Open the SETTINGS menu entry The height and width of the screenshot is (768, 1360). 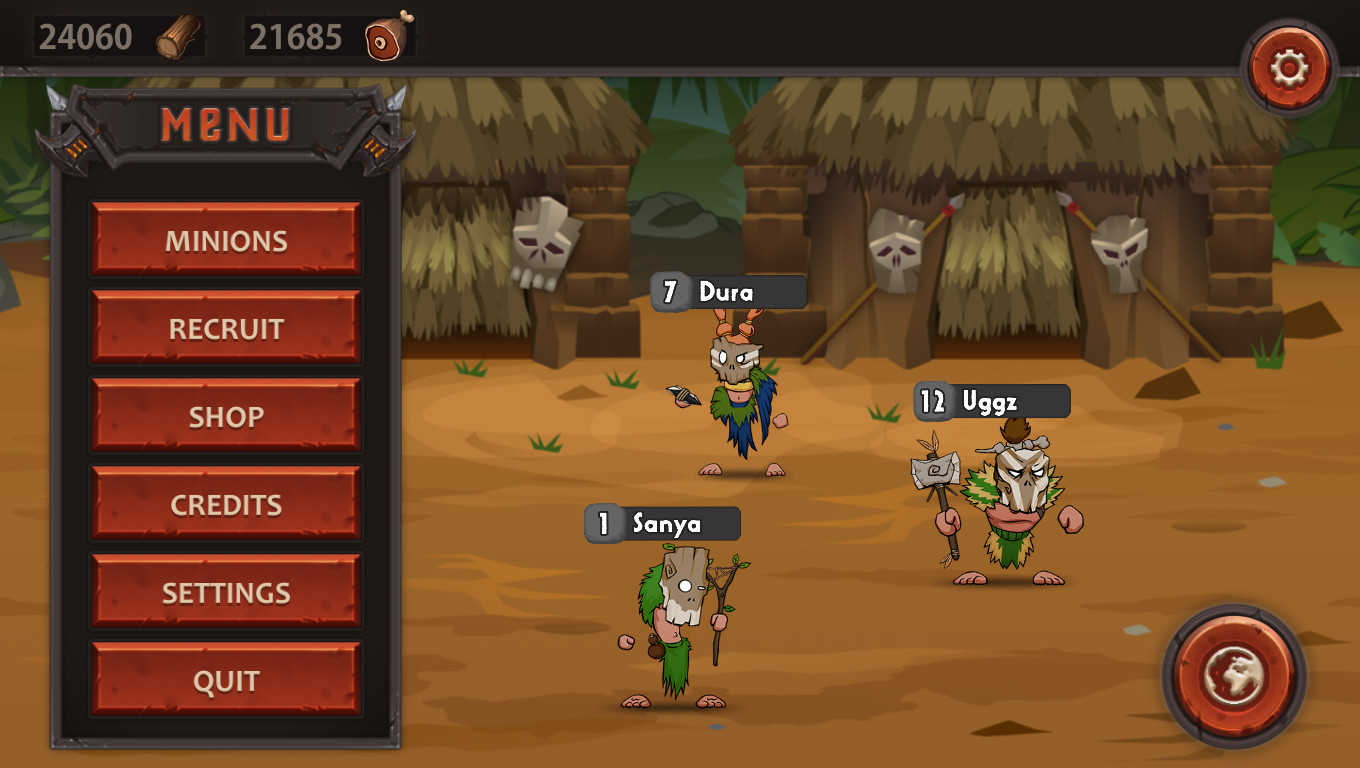point(225,592)
